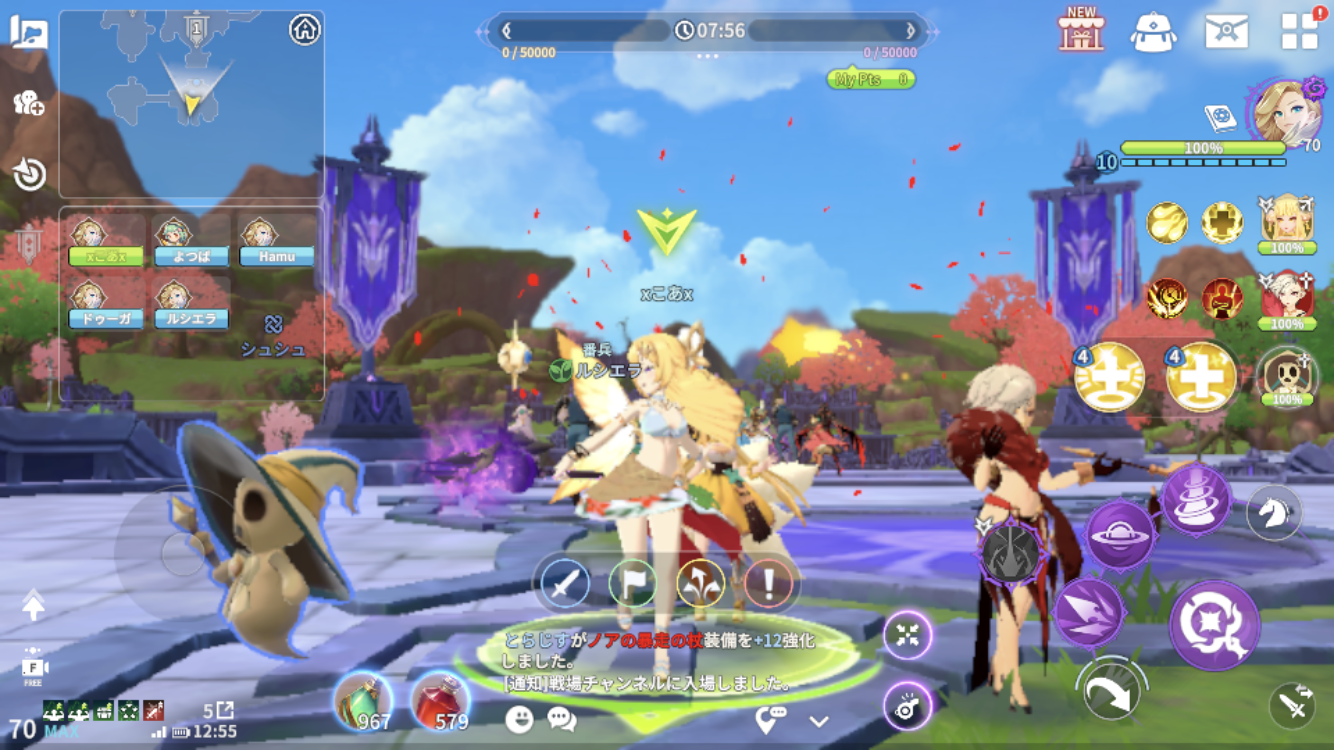This screenshot has width=1334, height=750.
Task: Summon the mount with horse icon
Action: (1274, 512)
